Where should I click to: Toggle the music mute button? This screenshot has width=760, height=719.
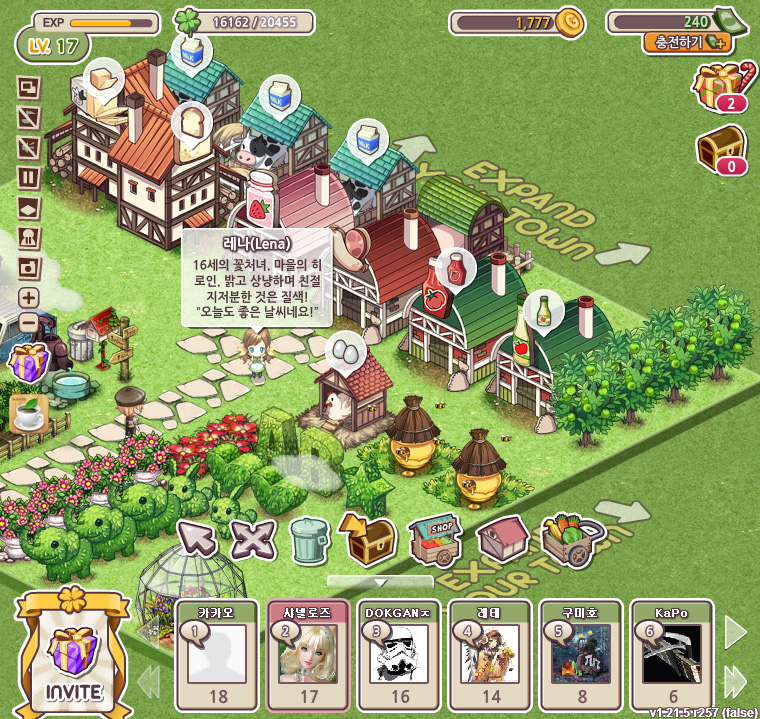tap(29, 119)
